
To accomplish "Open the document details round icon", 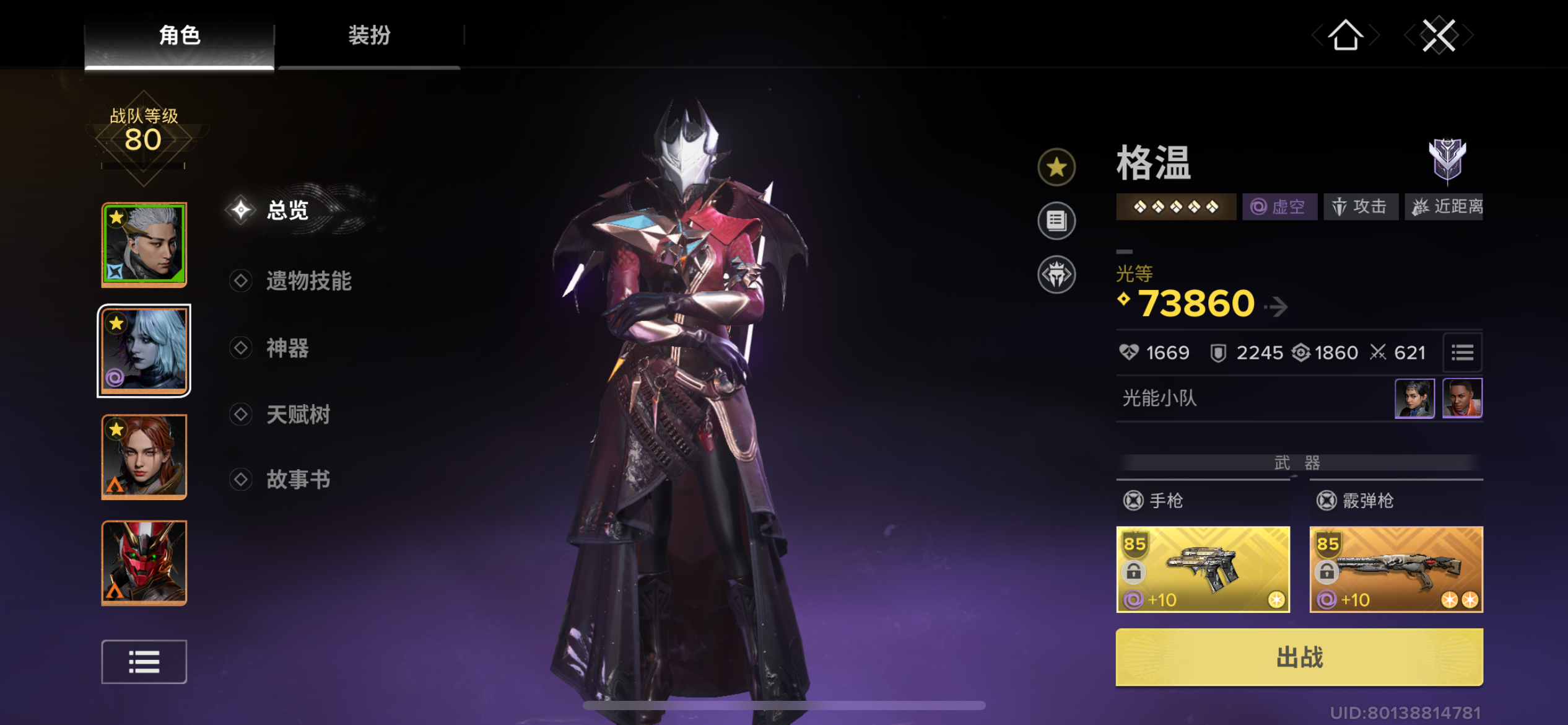I will tap(1056, 221).
